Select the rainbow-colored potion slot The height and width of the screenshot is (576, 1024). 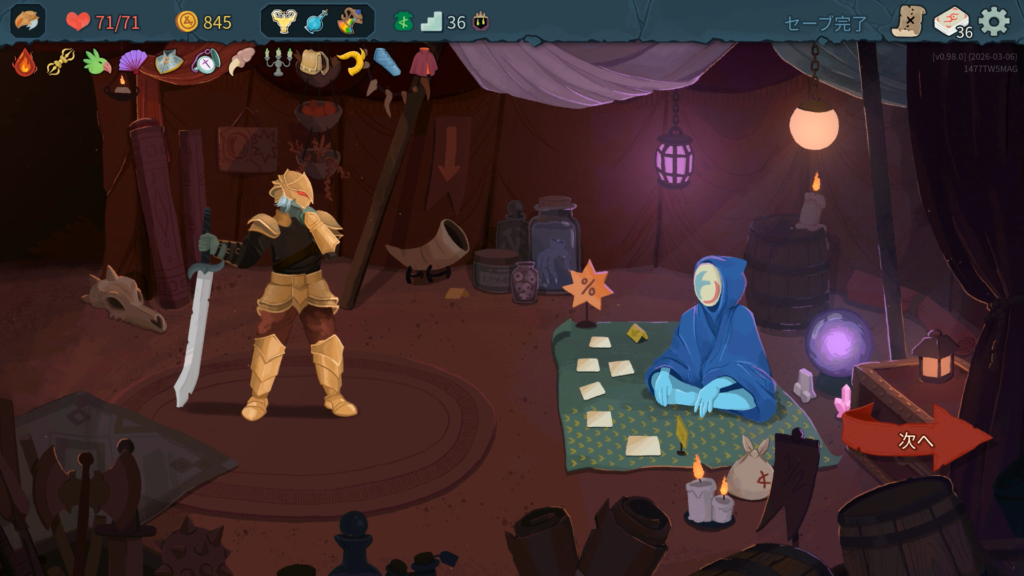[x=350, y=21]
